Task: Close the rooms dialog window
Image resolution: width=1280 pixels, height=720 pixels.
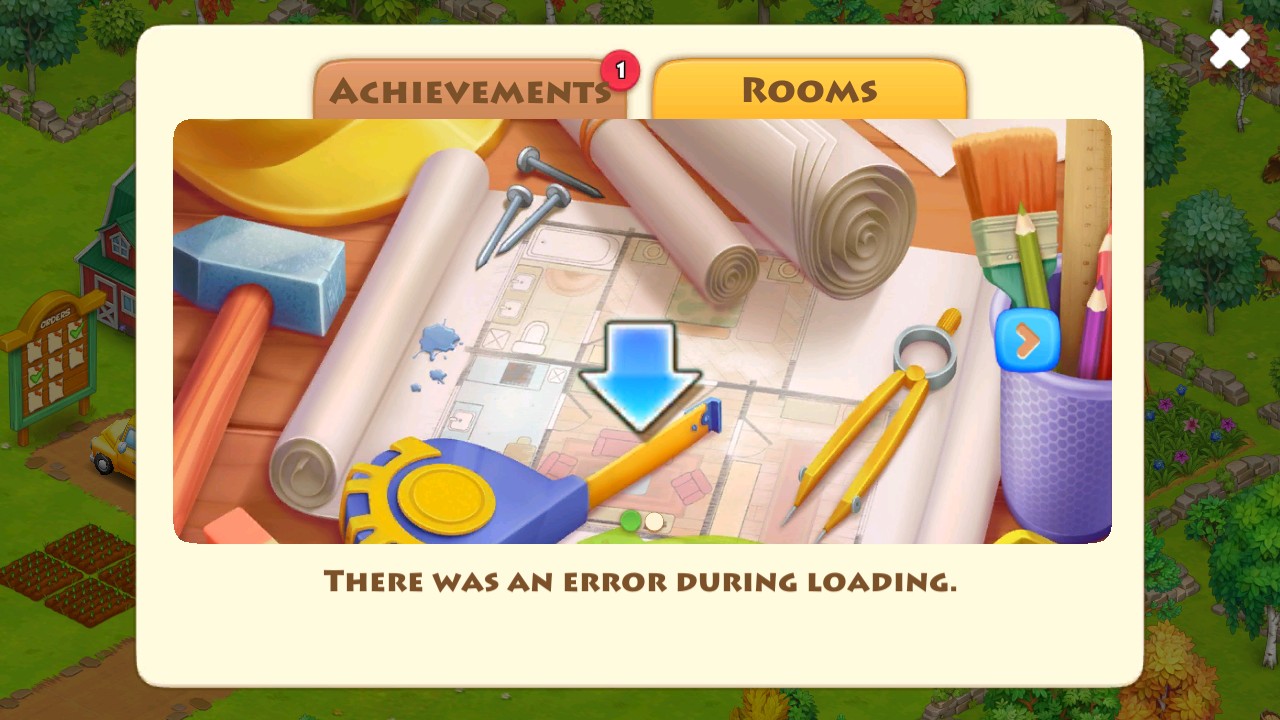Action: click(x=1229, y=49)
